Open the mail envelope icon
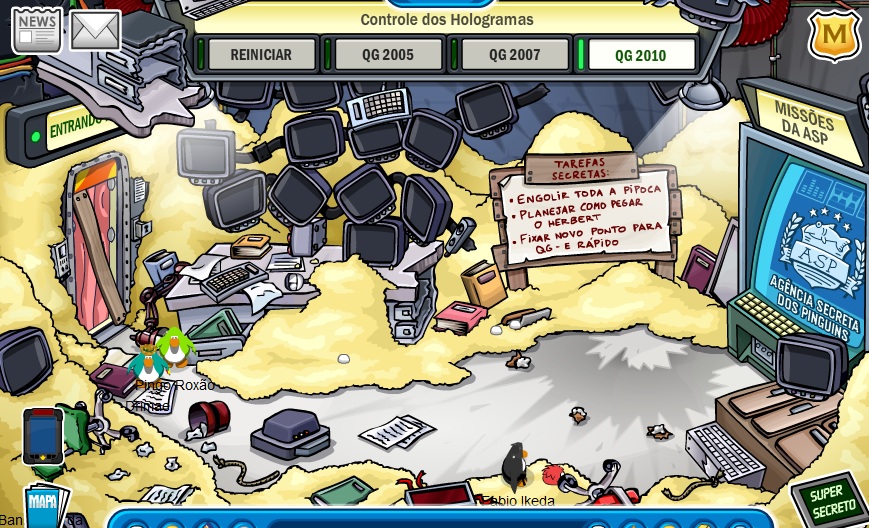Screen dimensions: 869x528 click(x=95, y=31)
